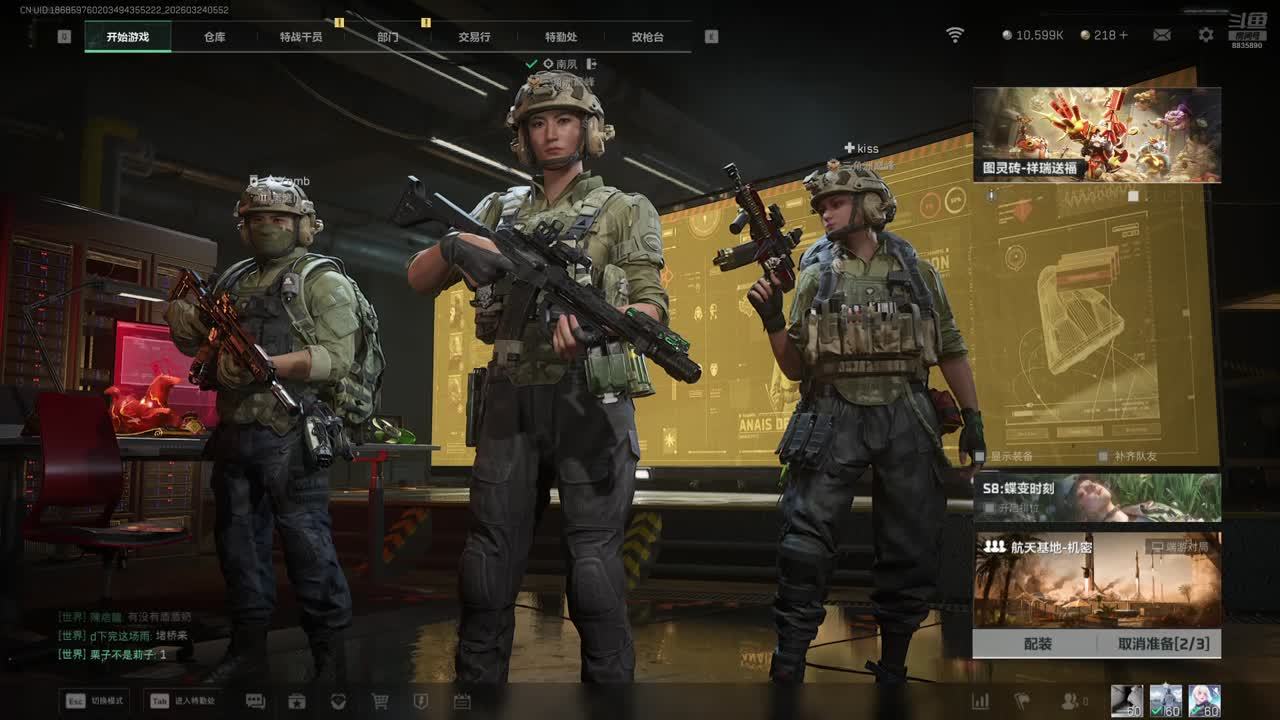1280x720 pixels.
Task: Open the shopping cart icon
Action: pyautogui.click(x=380, y=701)
